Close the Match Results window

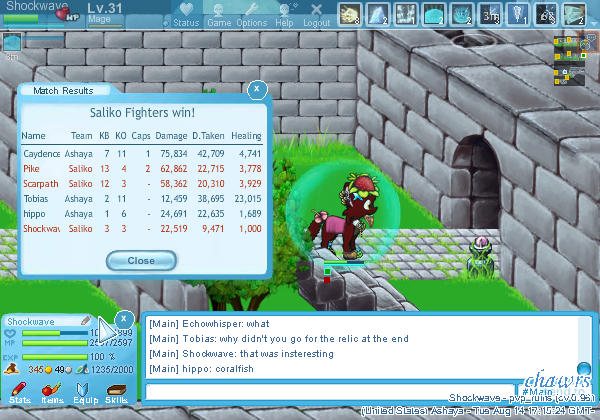(x=140, y=261)
